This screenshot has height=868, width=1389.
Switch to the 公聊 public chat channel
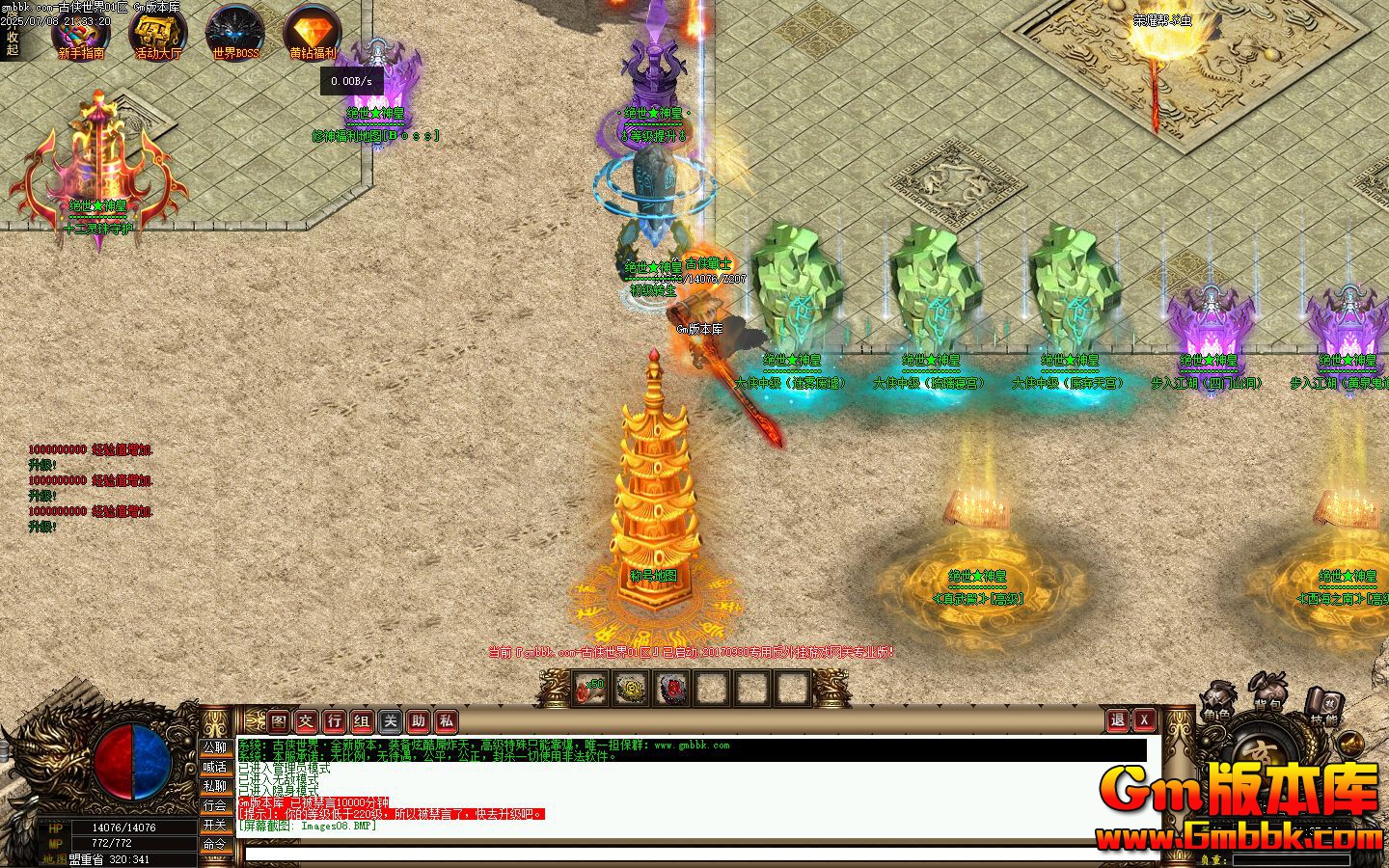point(214,747)
